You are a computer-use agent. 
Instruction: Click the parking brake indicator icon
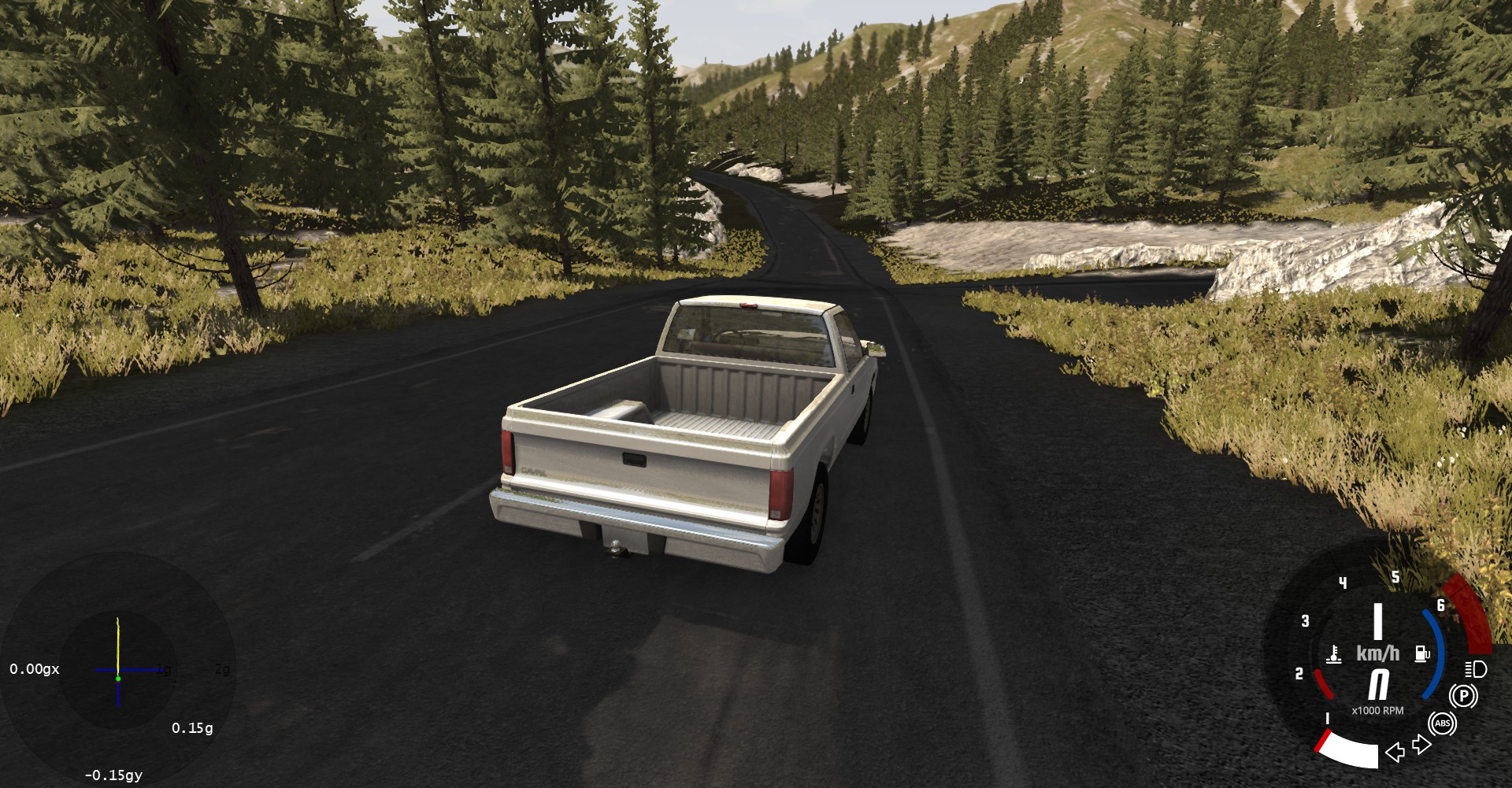point(1464,696)
